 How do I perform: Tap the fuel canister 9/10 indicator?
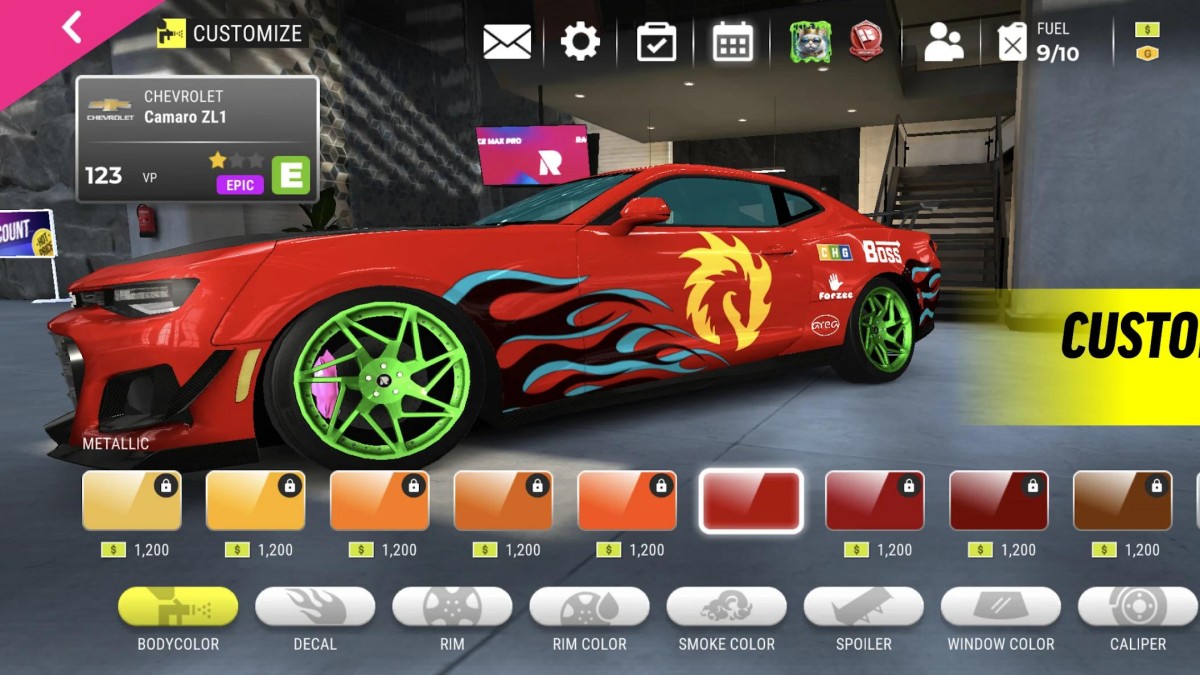[1040, 42]
